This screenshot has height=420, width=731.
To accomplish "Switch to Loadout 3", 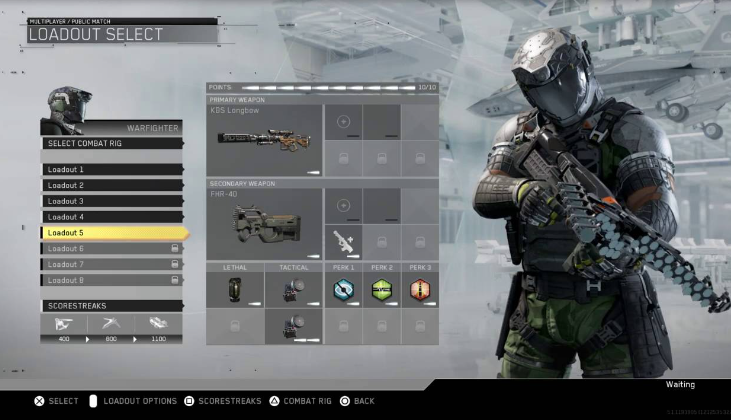I will coord(111,201).
